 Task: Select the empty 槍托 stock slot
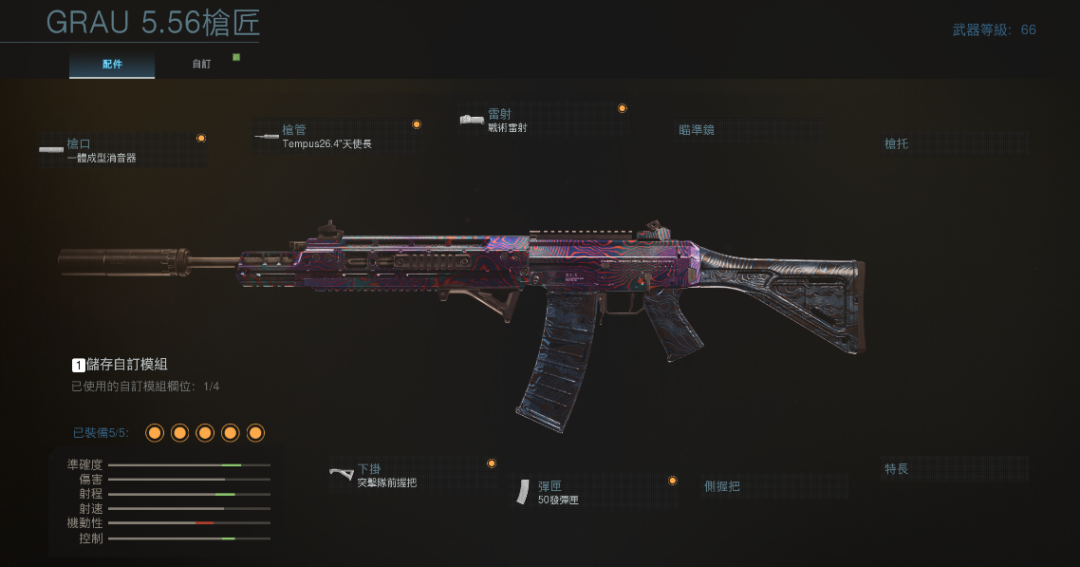point(955,144)
